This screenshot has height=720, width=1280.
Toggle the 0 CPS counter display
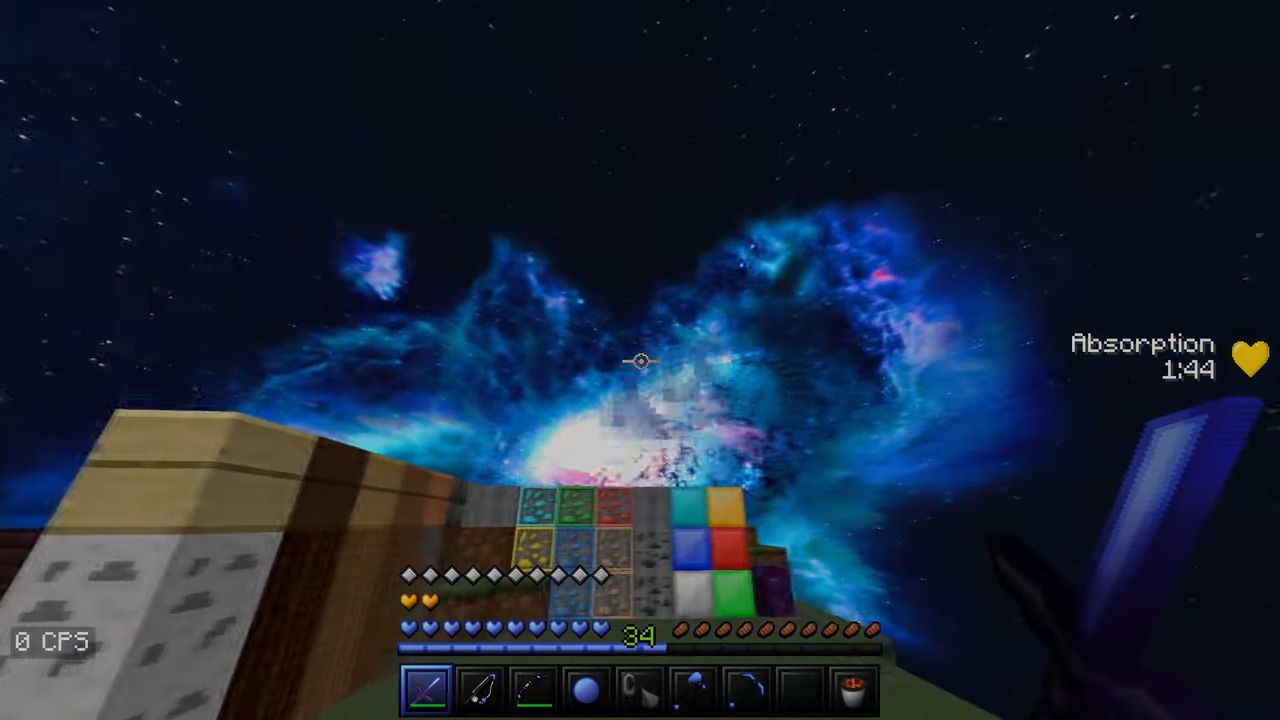click(51, 642)
